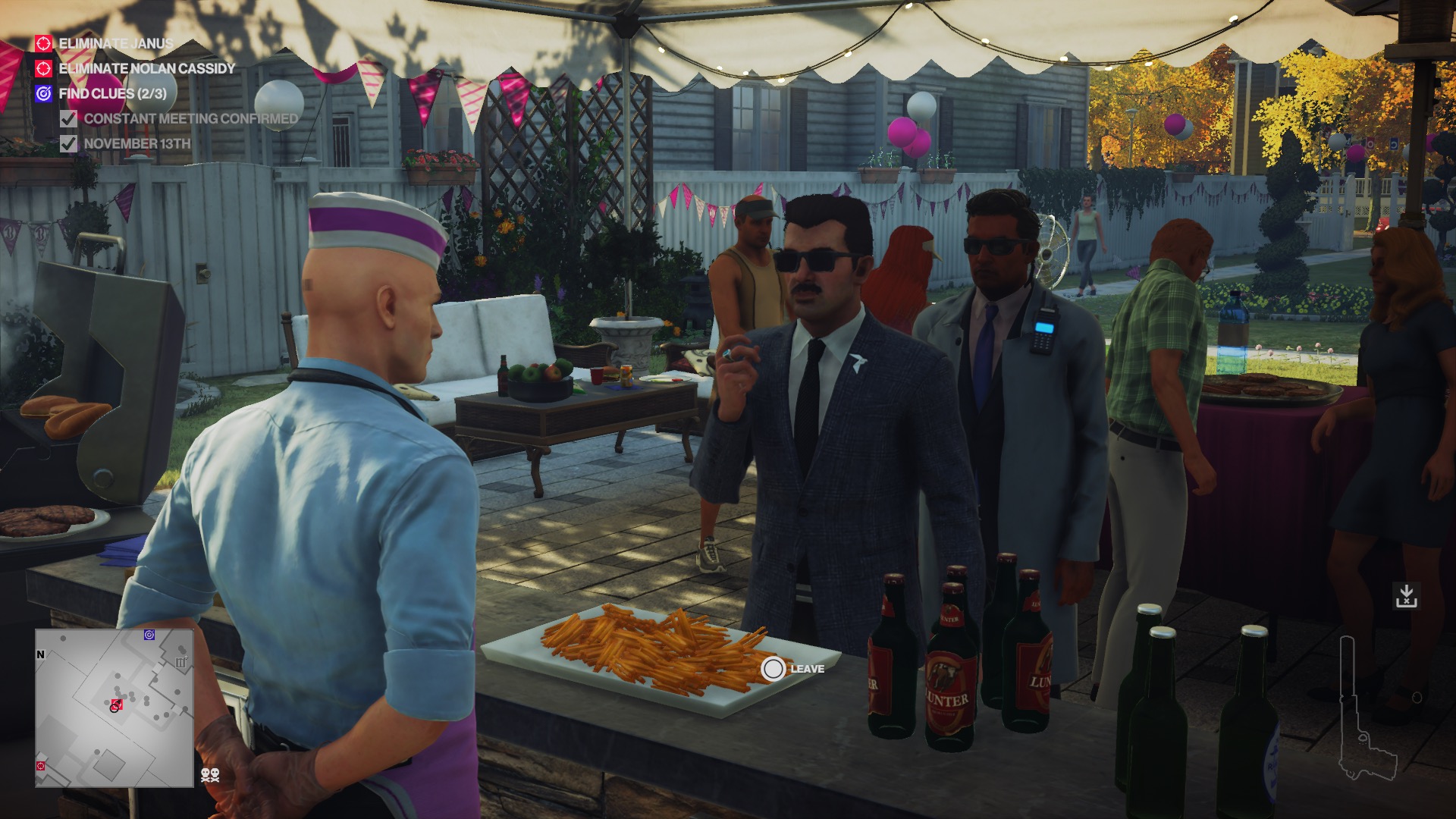The width and height of the screenshot is (1456, 819).
Task: Click the stairs exit icon on the minimap
Action: point(180,662)
